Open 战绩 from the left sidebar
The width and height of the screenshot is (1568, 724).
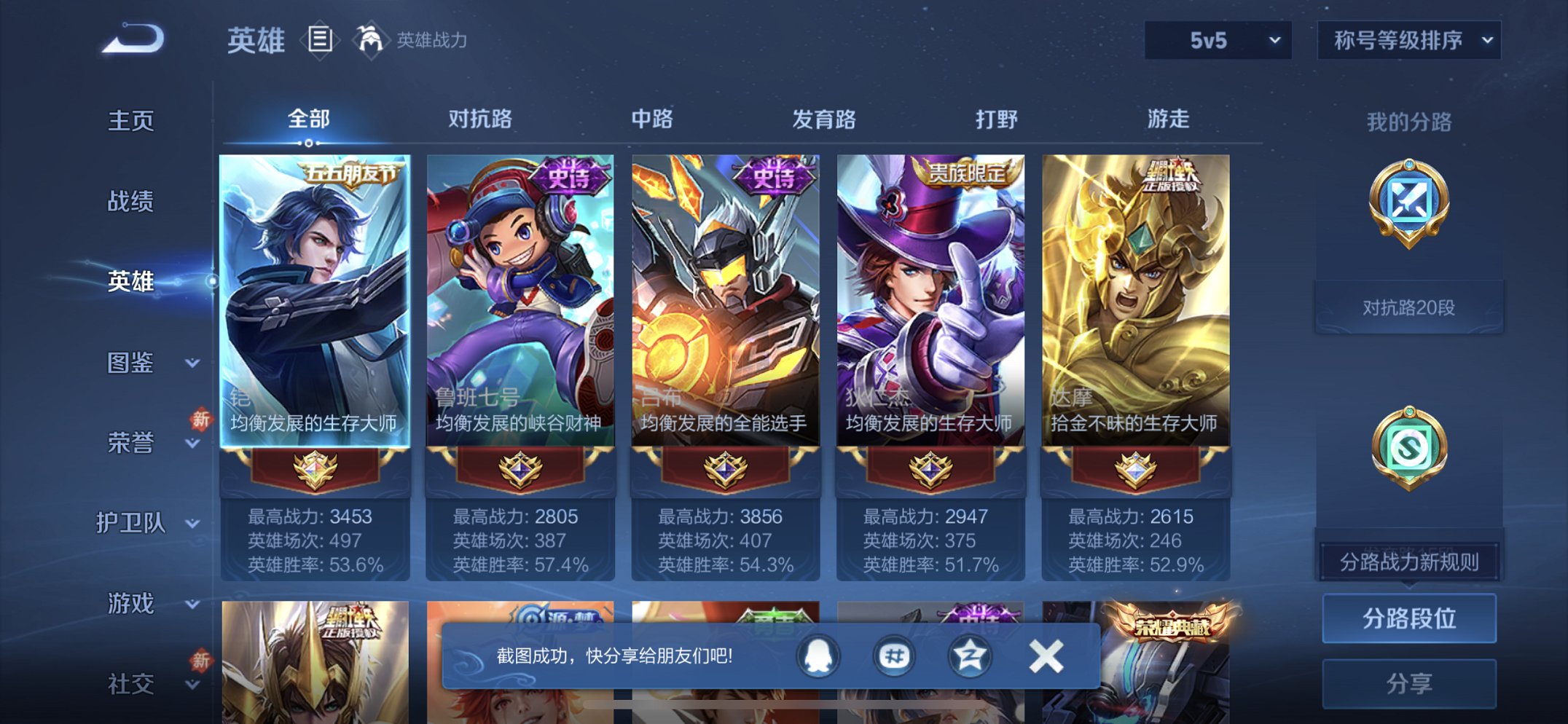tap(130, 202)
